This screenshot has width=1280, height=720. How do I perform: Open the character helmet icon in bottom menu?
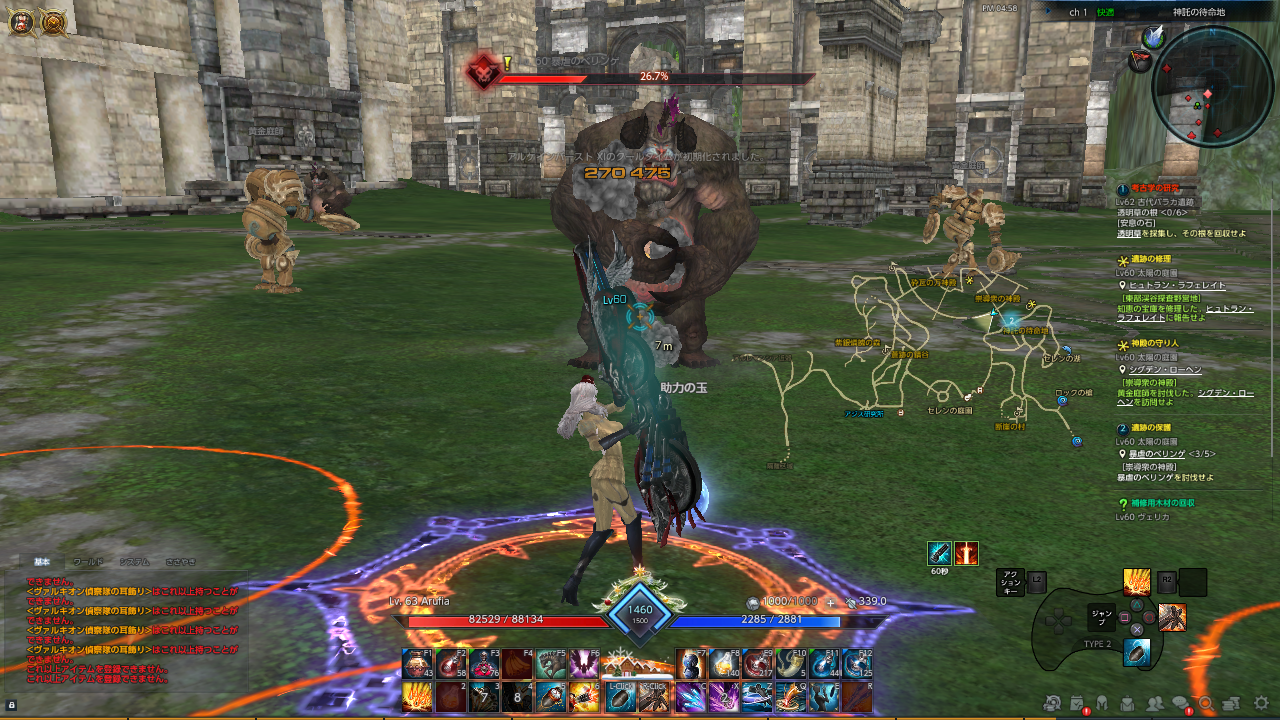tap(1102, 703)
